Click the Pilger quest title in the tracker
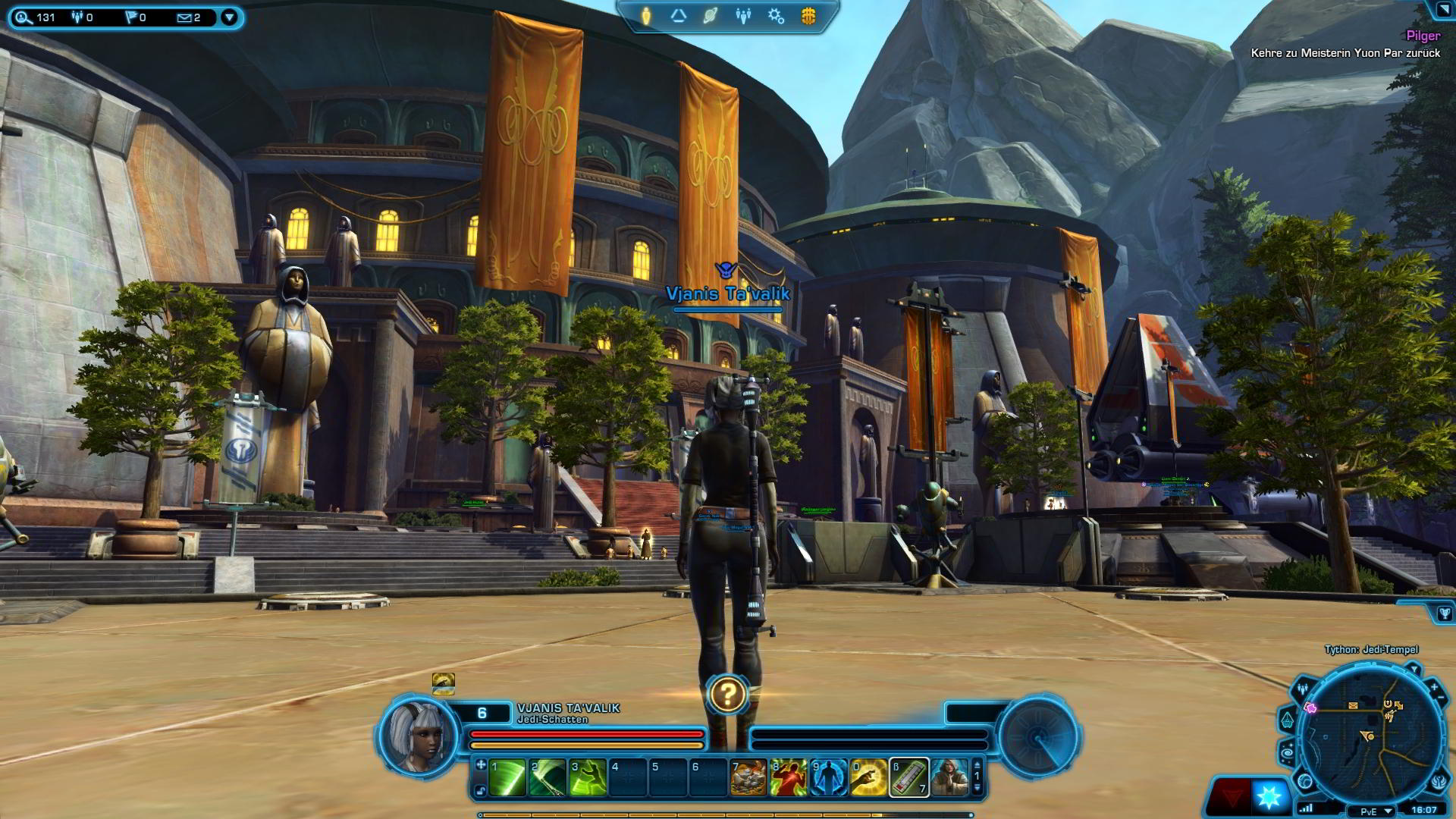The width and height of the screenshot is (1456, 819). (x=1425, y=36)
